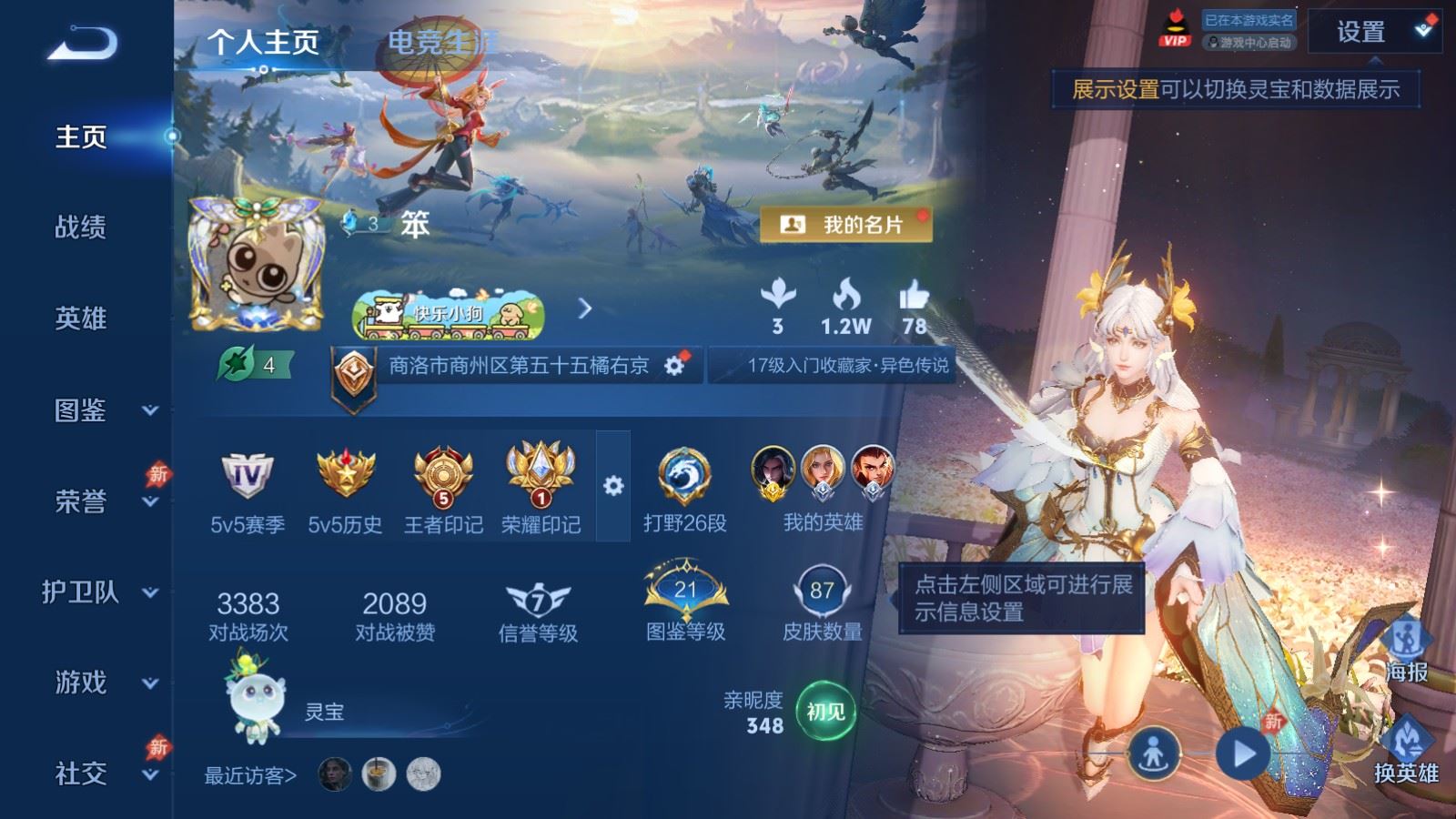
Task: Click the player avatar portrait
Action: [x=256, y=265]
